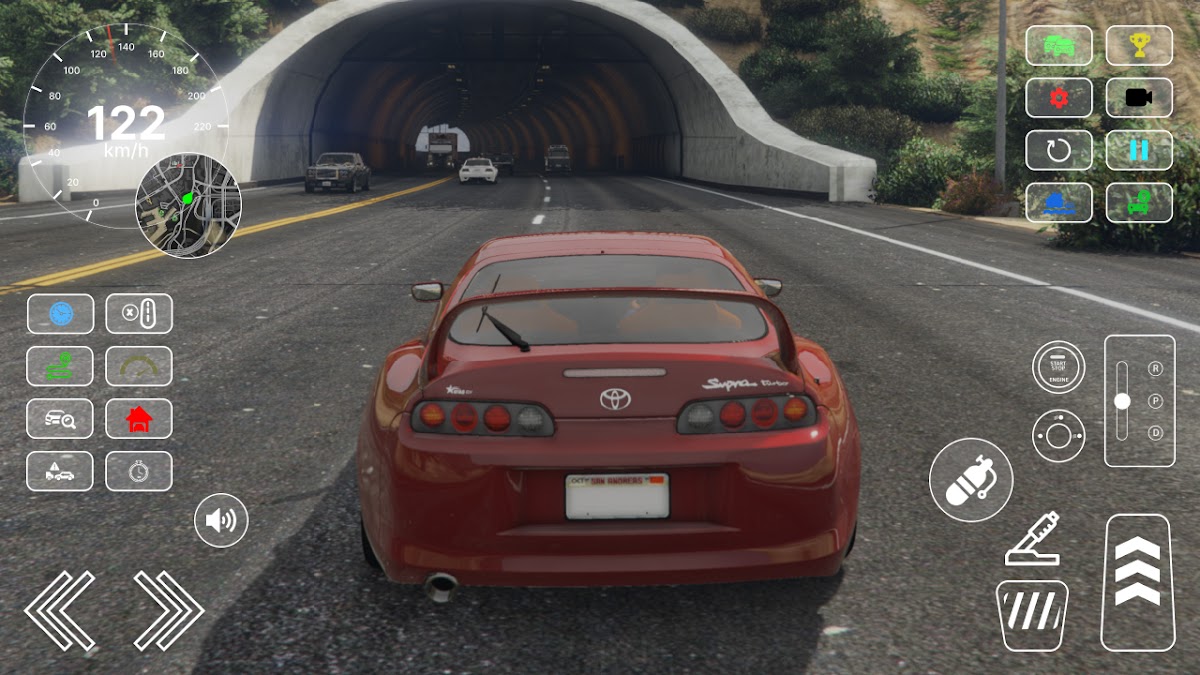Open the green route map button
This screenshot has width=1200, height=675.
click(x=60, y=366)
